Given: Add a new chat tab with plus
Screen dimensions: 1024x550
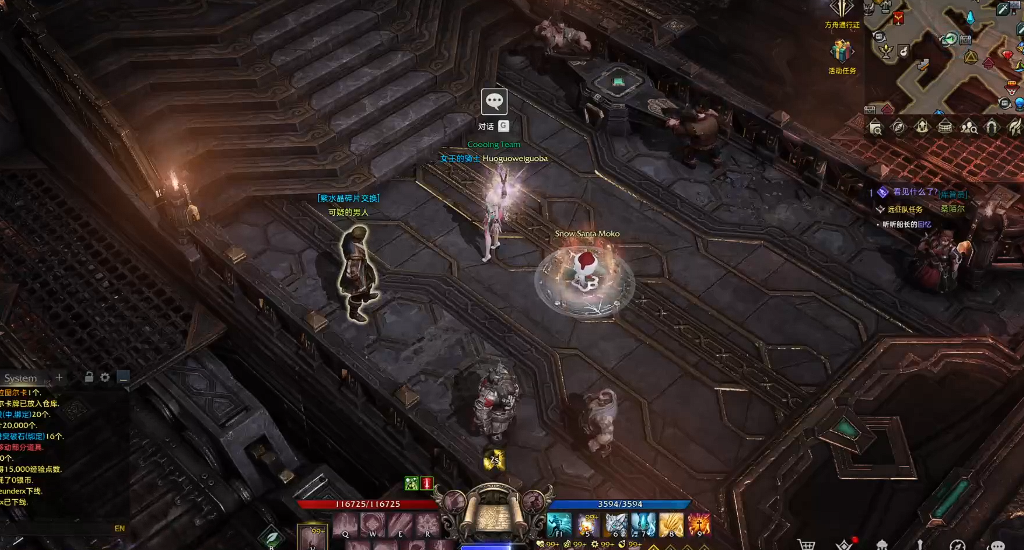Looking at the screenshot, I should 59,377.
